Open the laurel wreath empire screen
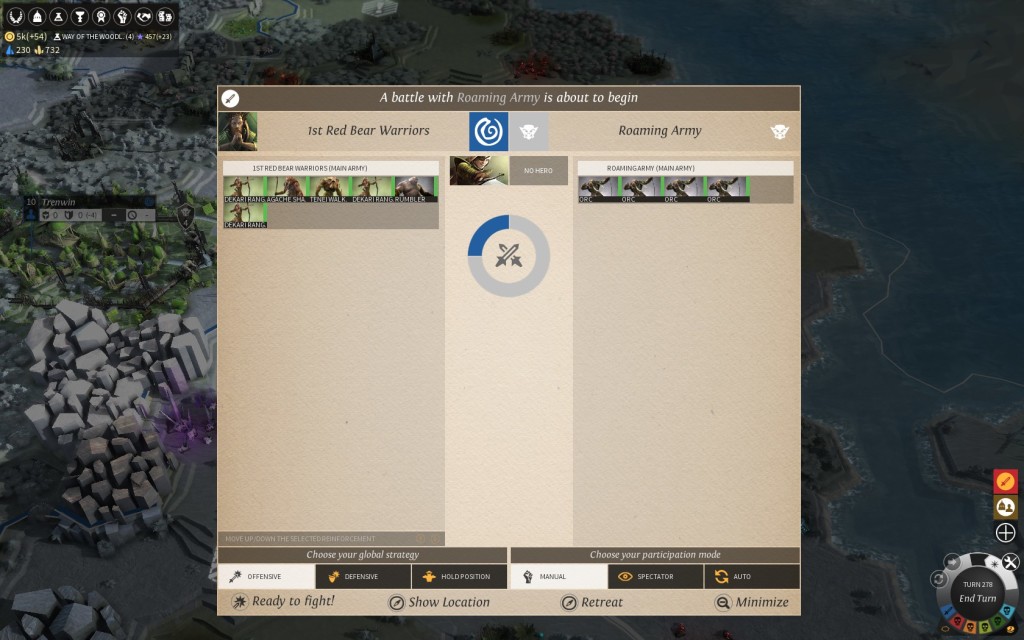Image resolution: width=1024 pixels, height=640 pixels. (15, 17)
